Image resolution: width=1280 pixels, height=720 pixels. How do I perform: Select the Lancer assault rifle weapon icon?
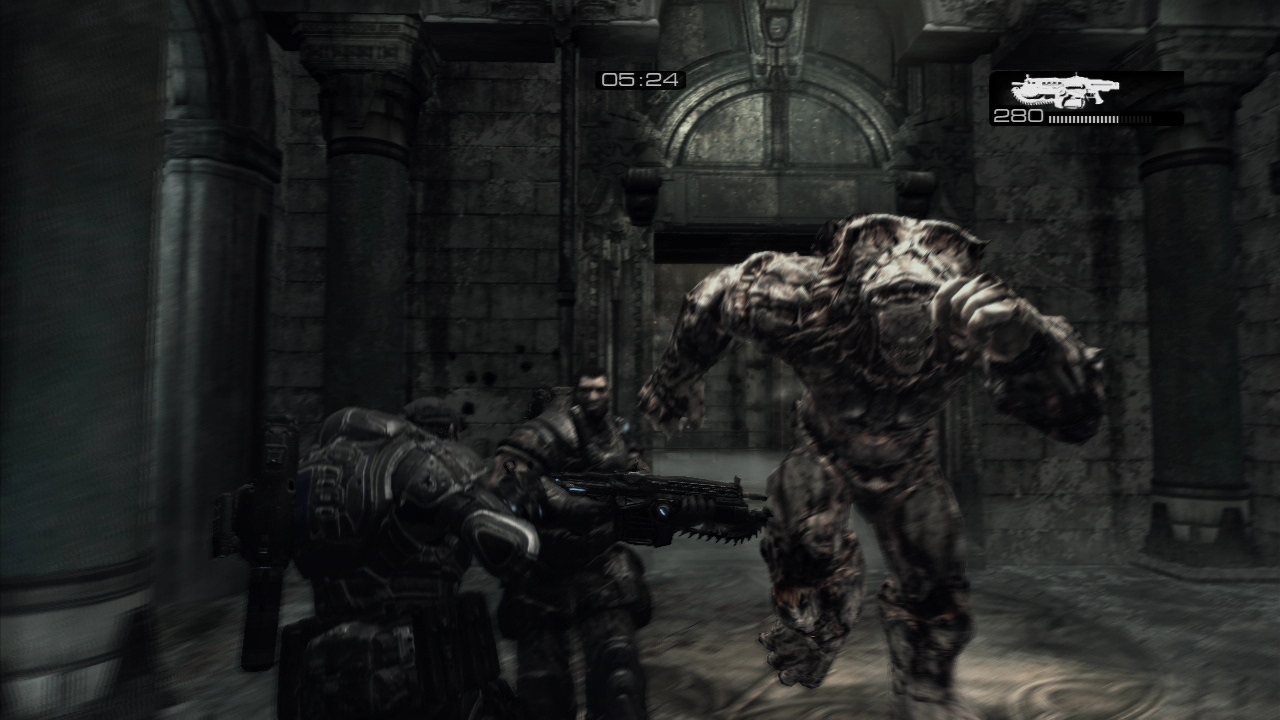pos(1064,91)
